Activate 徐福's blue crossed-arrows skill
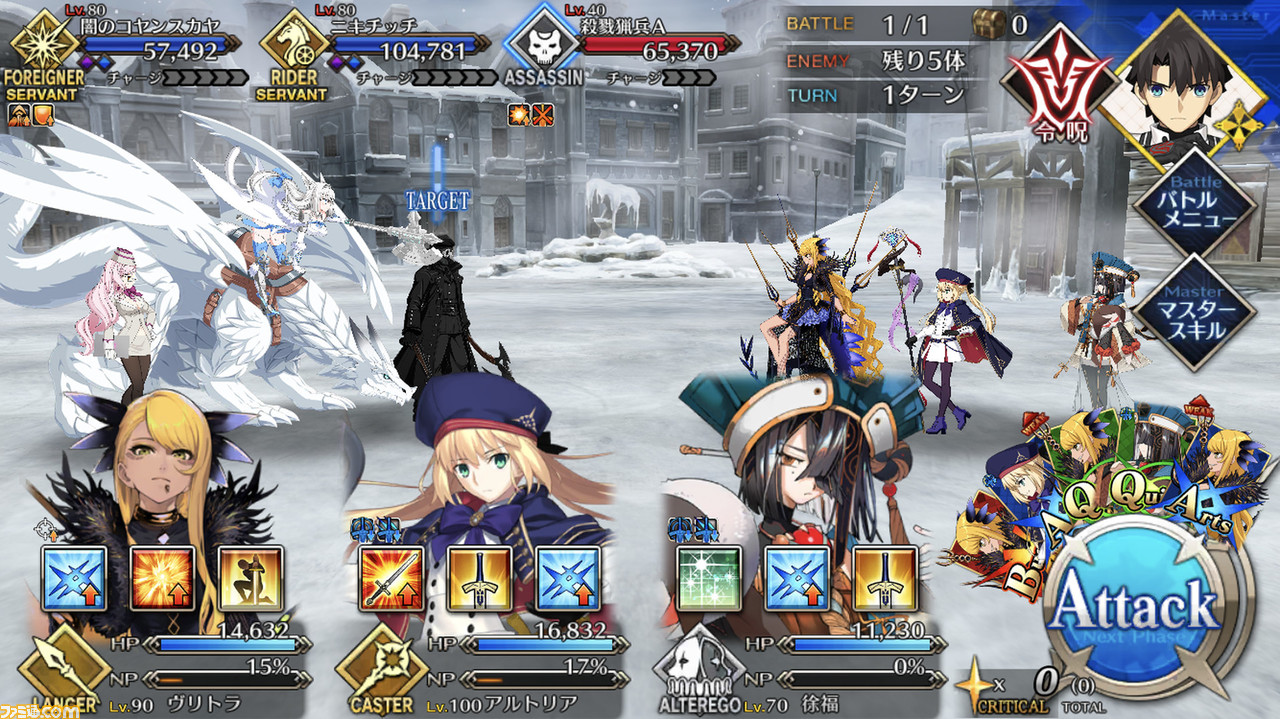This screenshot has height=719, width=1280. pos(797,579)
